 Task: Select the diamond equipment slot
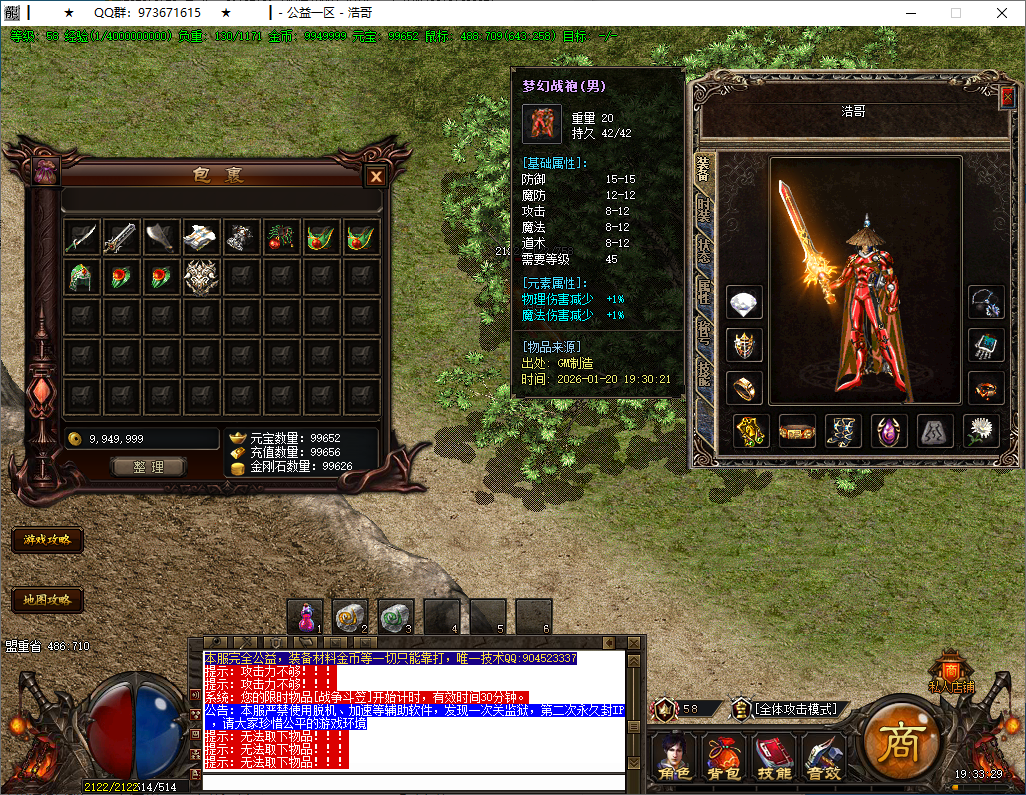click(744, 302)
